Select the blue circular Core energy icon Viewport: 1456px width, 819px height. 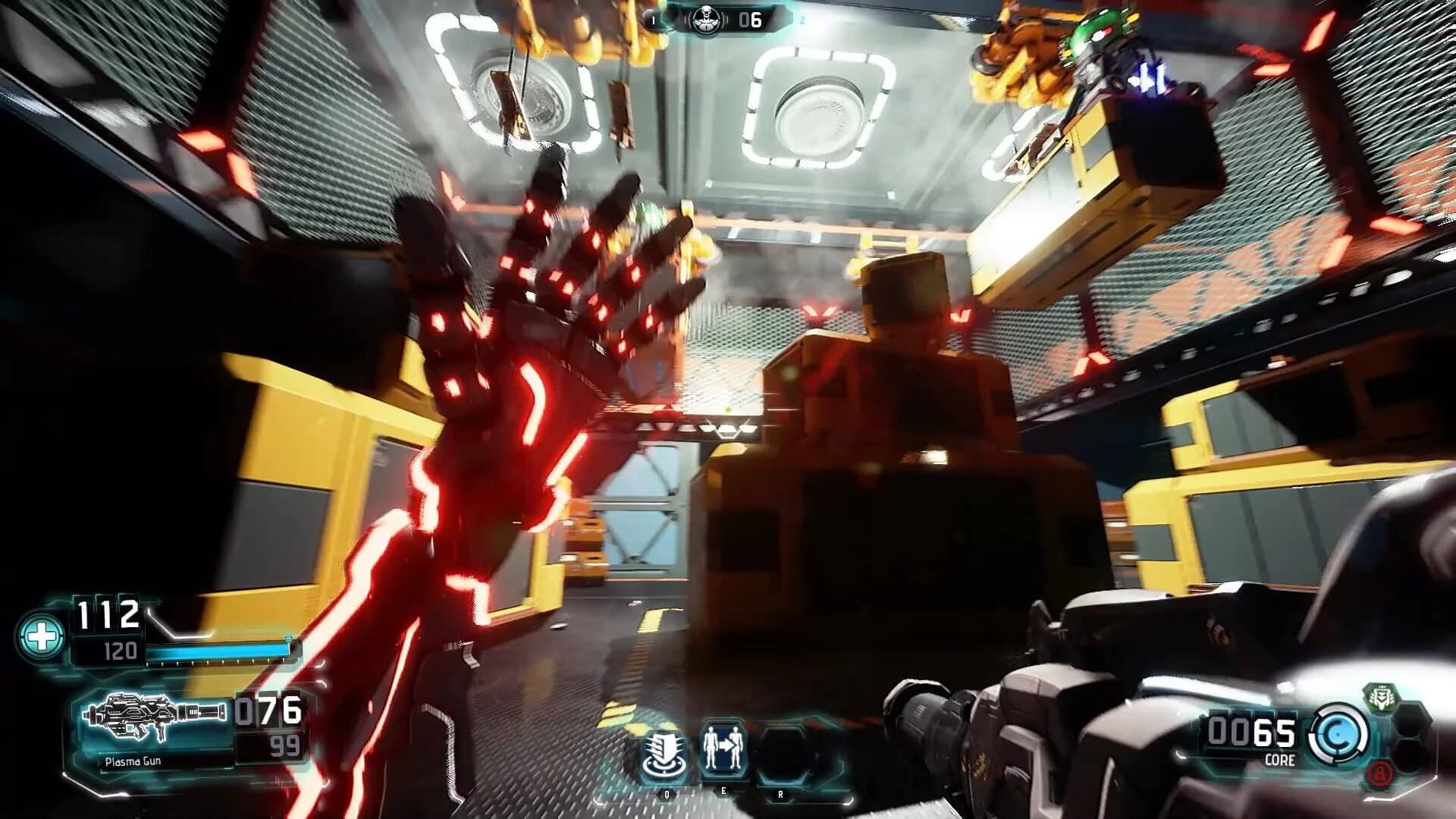tap(1336, 733)
